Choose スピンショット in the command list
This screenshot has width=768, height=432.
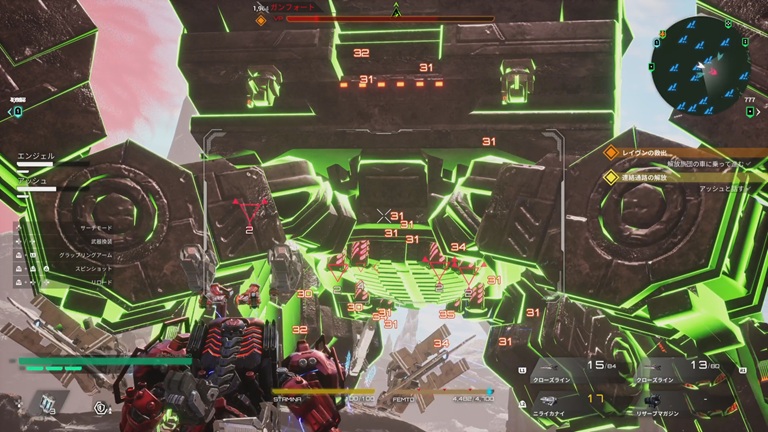click(x=95, y=268)
